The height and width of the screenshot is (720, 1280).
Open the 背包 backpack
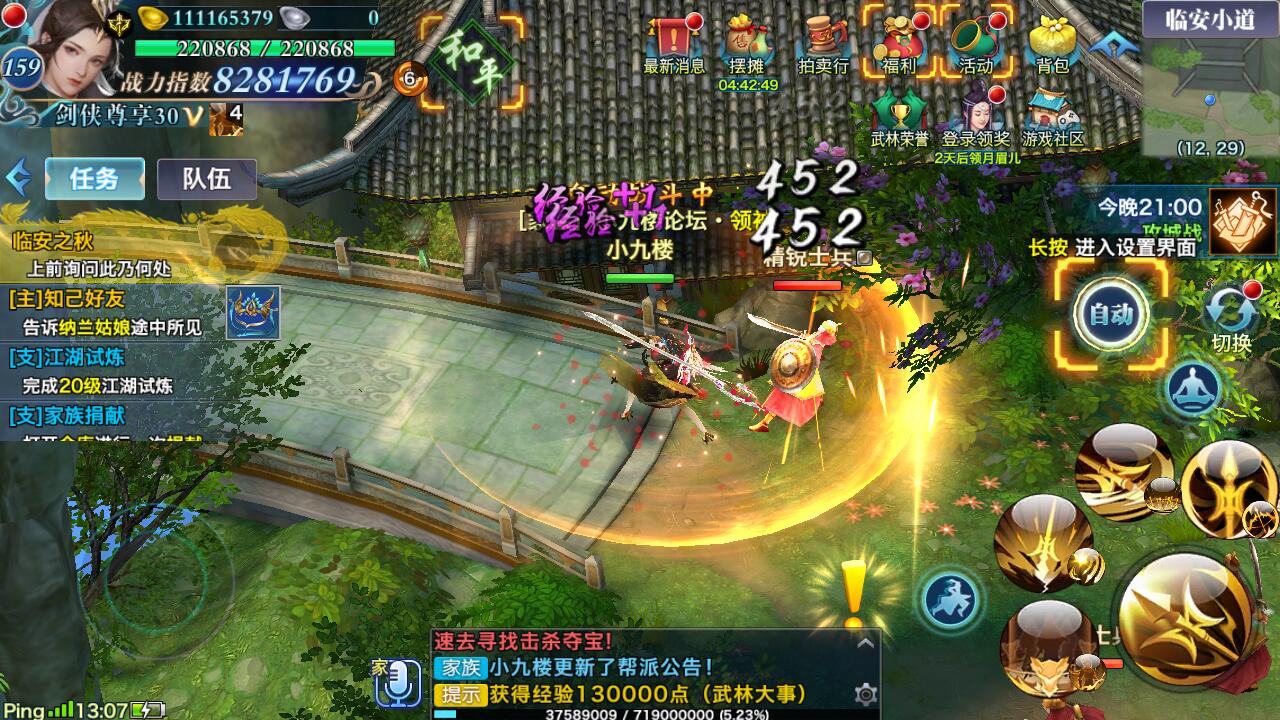(1052, 44)
